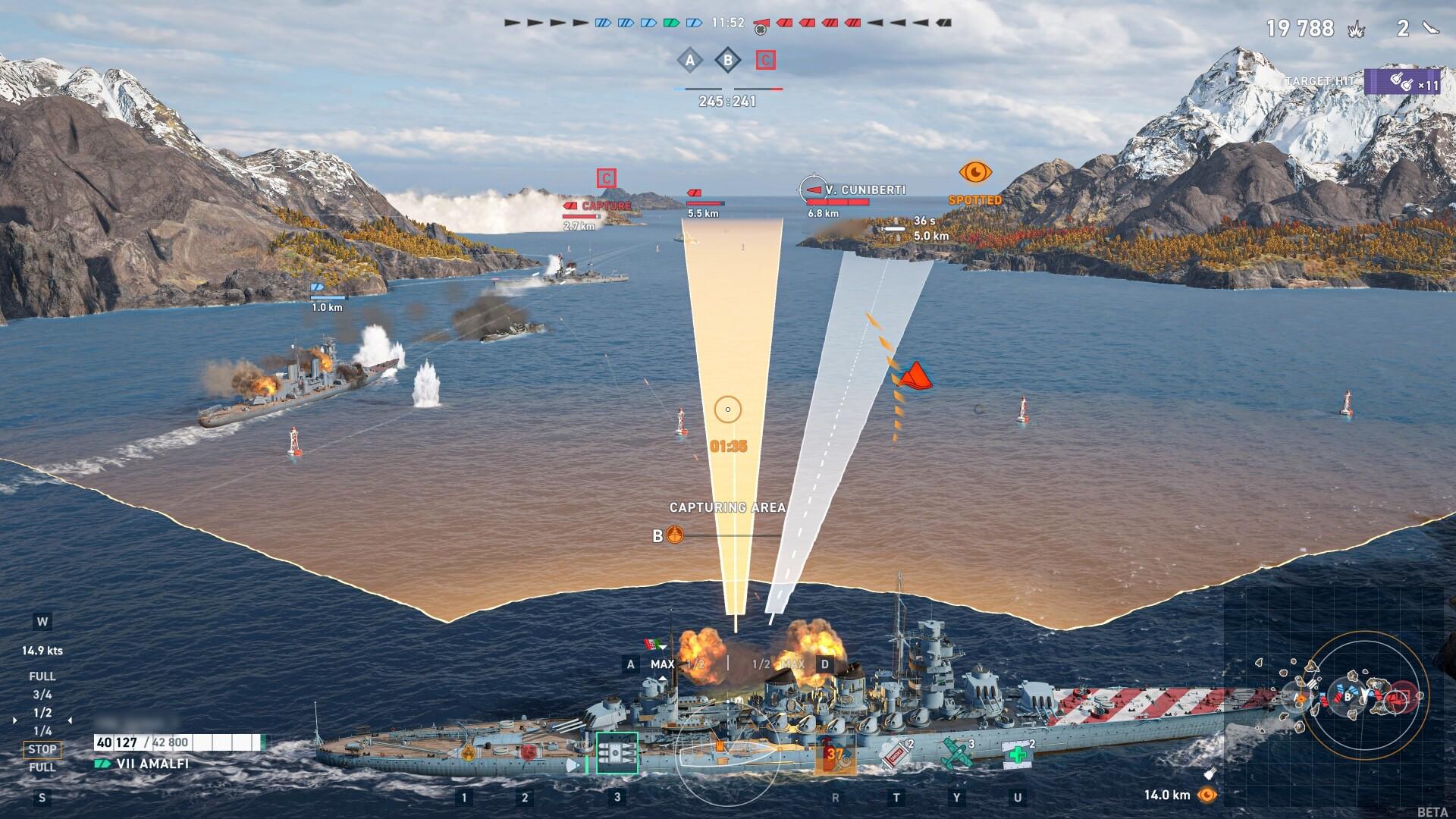Switch to the red armor-piercing shell slot
Image resolution: width=1456 pixels, height=819 pixels.
pos(528,753)
